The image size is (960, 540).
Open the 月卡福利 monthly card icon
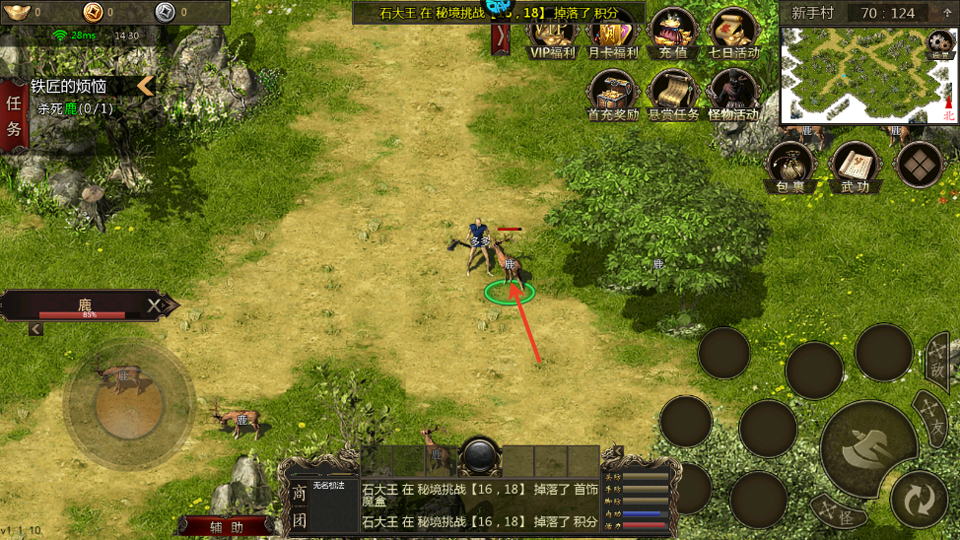pos(612,35)
